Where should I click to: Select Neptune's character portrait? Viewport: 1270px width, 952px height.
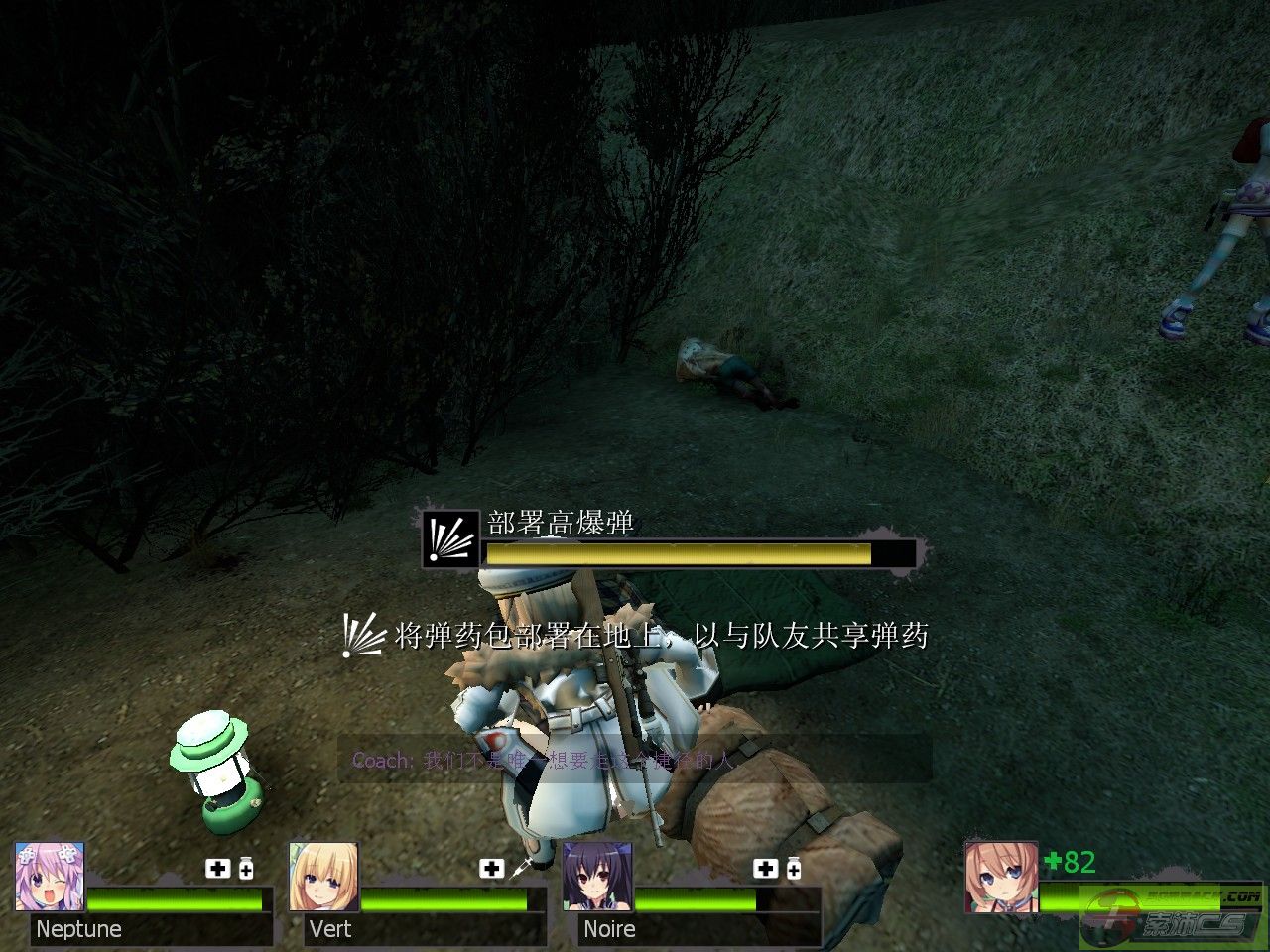coord(50,877)
